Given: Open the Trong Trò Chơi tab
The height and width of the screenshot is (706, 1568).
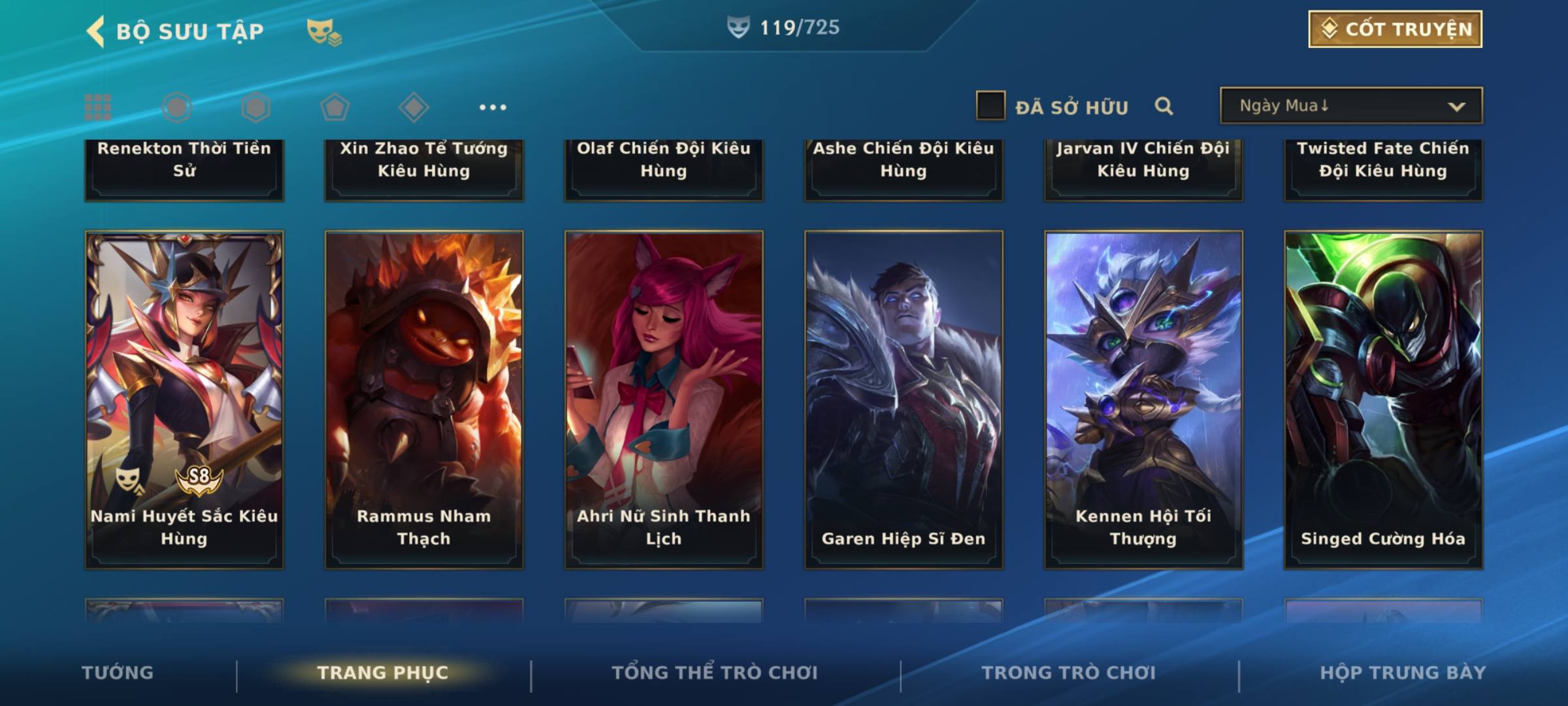Looking at the screenshot, I should click(x=1069, y=673).
